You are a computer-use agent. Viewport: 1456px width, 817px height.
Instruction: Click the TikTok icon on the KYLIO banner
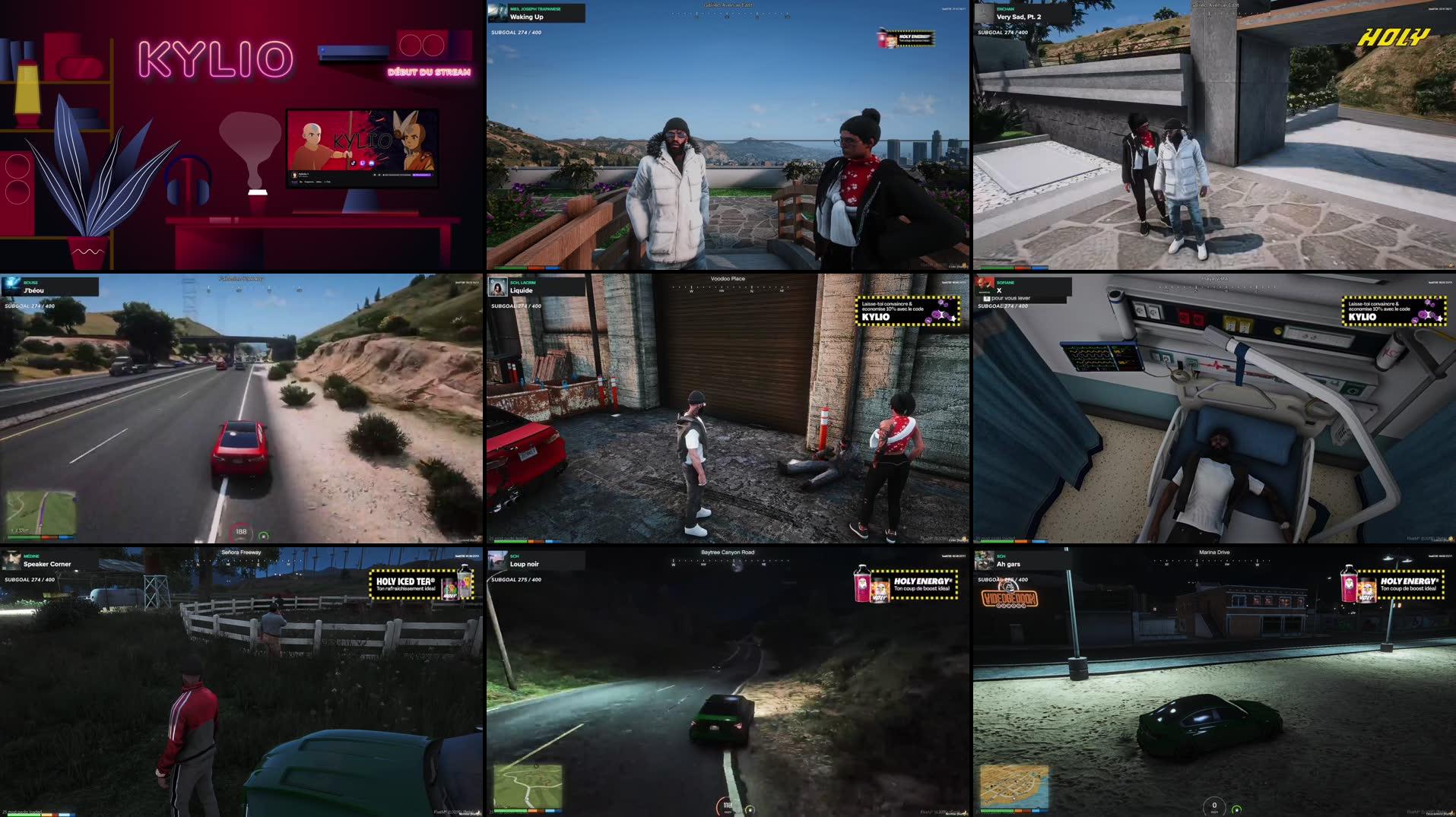(354, 163)
